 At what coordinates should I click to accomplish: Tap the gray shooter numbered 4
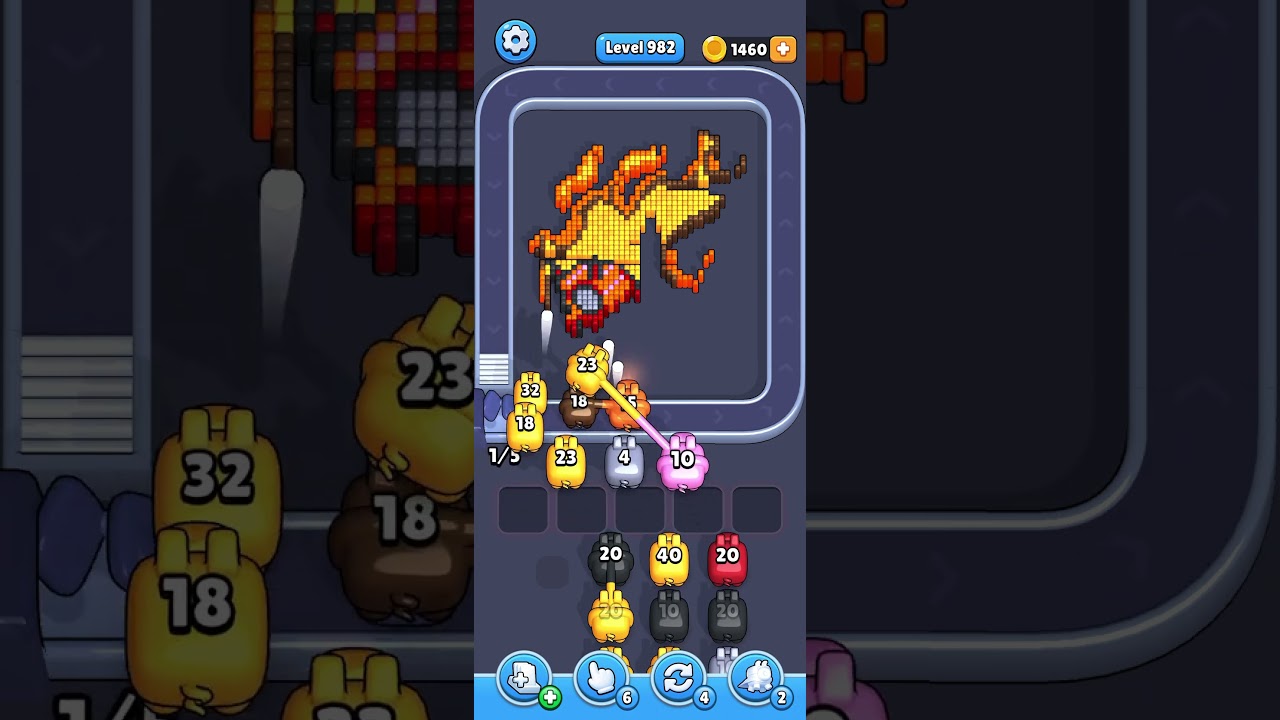point(624,463)
